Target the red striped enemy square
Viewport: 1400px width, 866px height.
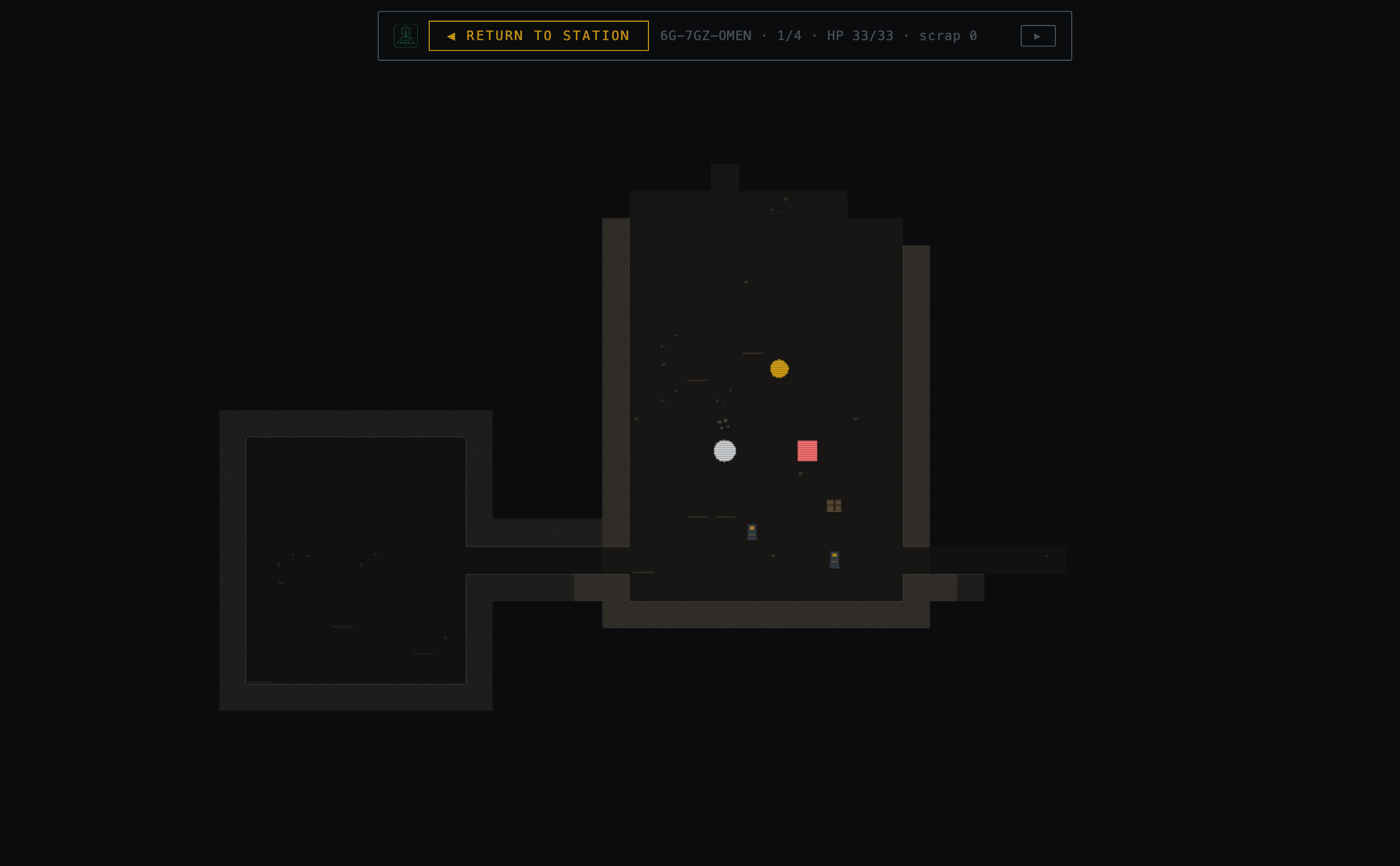pyautogui.click(x=807, y=450)
